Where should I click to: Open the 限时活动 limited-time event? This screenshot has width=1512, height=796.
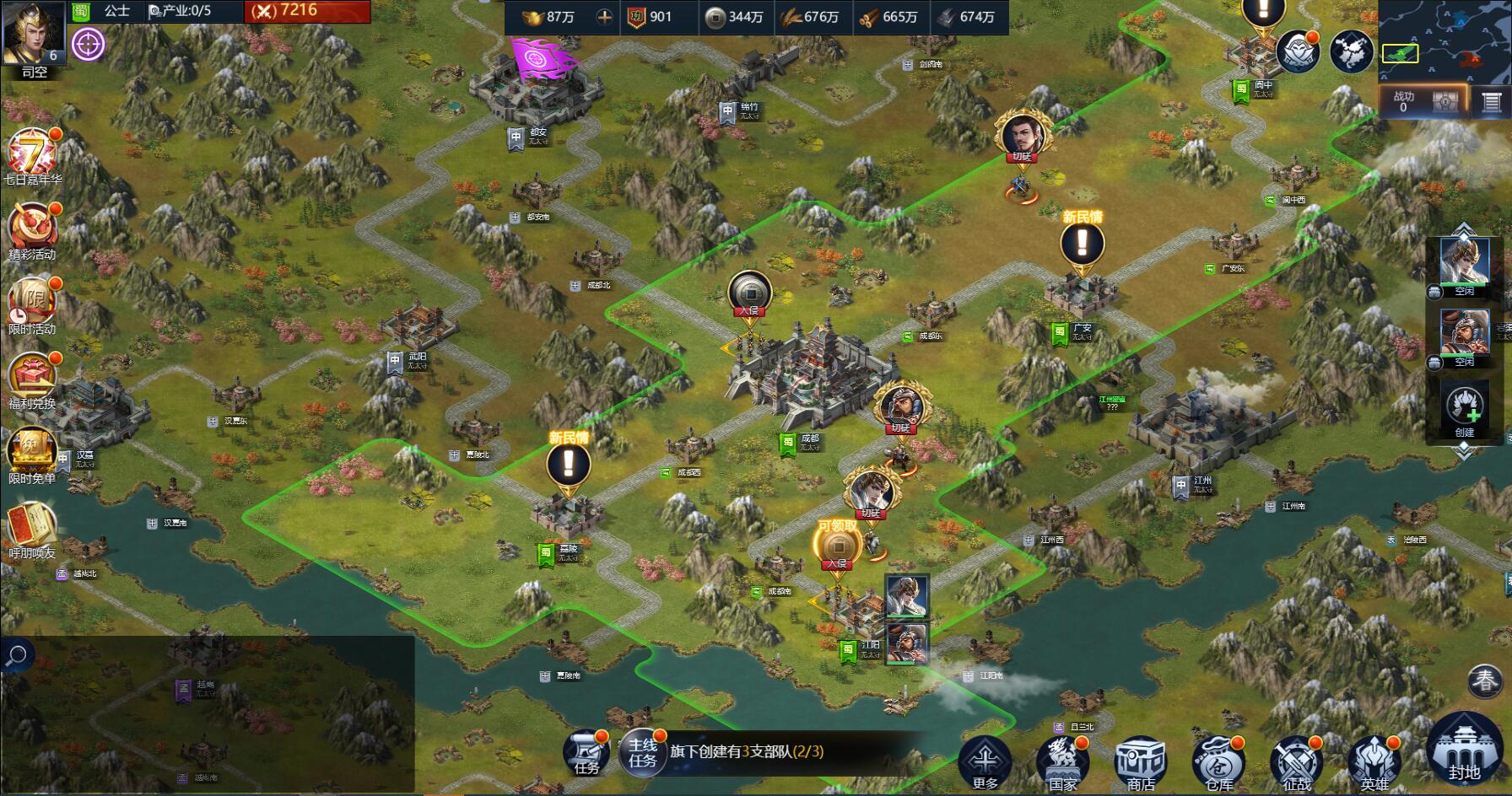[31, 304]
